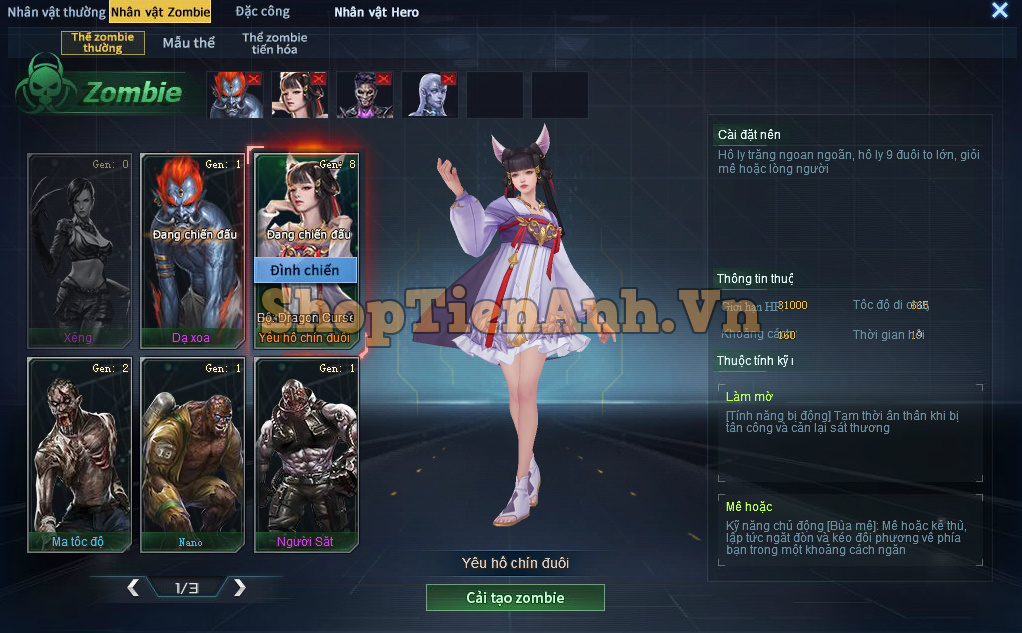This screenshot has height=633, width=1022.
Task: Choose the Mẫu thể sub-tab
Action: [x=189, y=43]
